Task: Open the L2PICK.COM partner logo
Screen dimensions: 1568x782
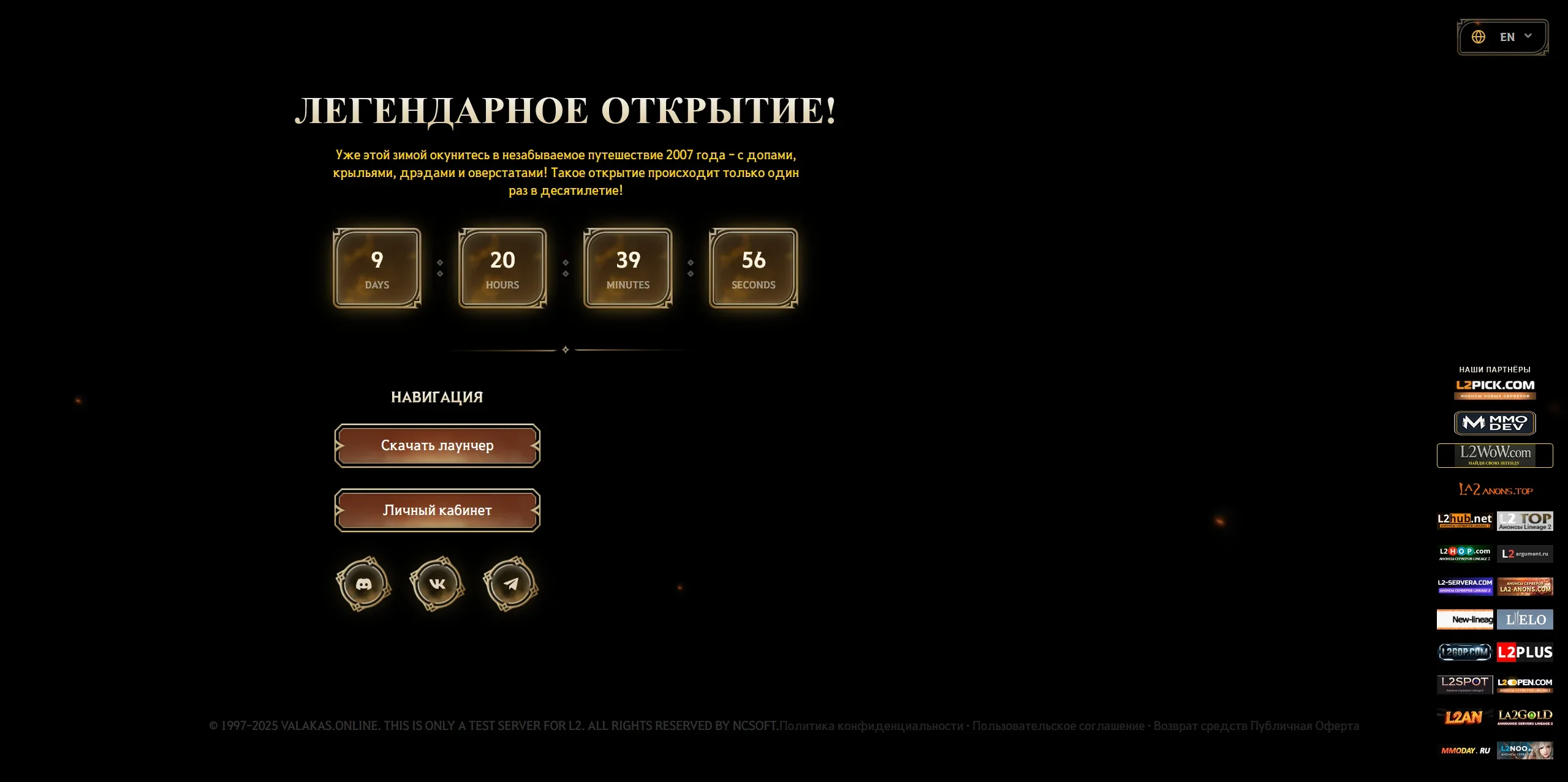Action: point(1495,388)
